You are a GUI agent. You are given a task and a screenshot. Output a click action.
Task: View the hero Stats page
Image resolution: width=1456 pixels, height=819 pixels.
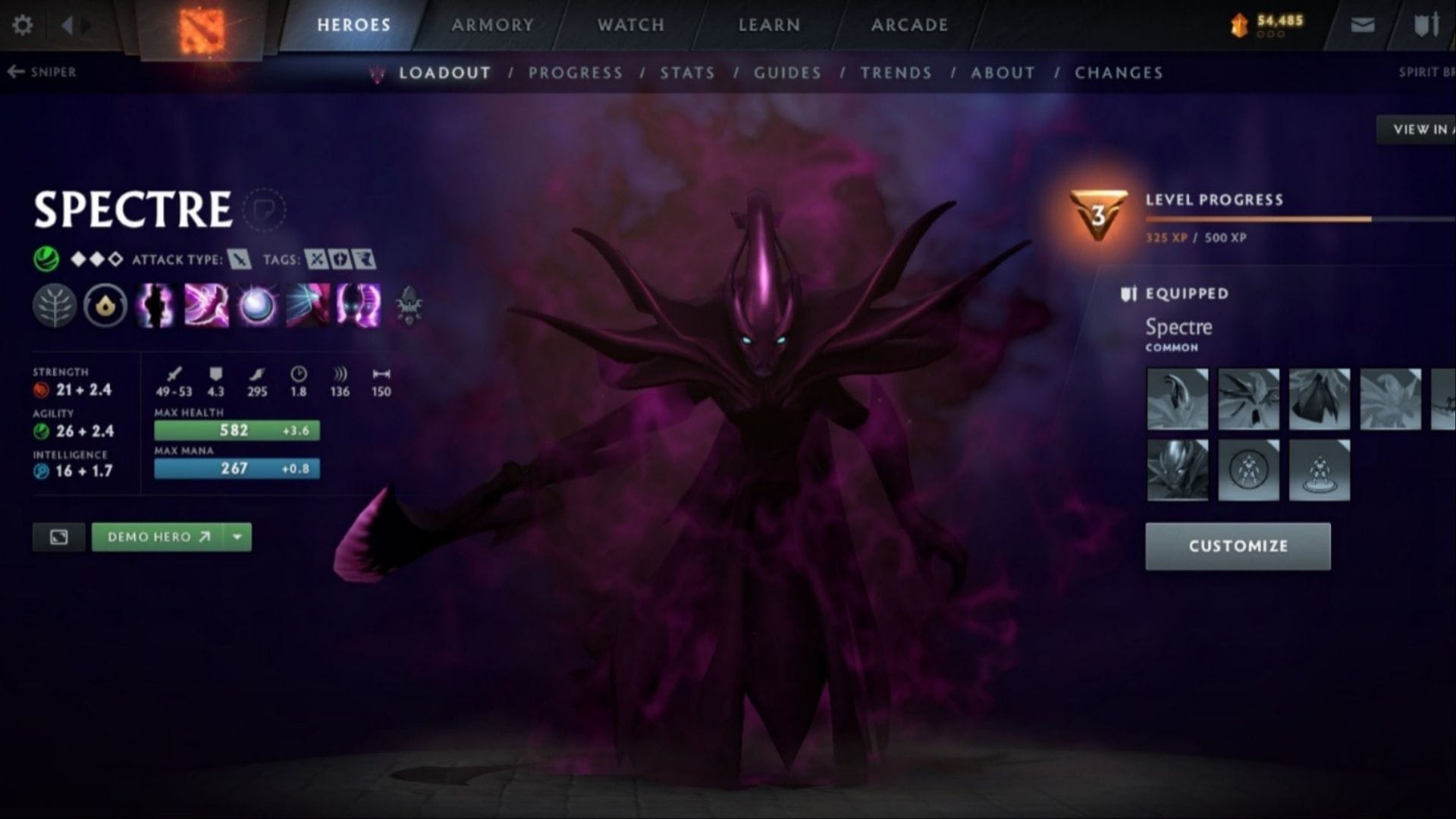point(687,73)
